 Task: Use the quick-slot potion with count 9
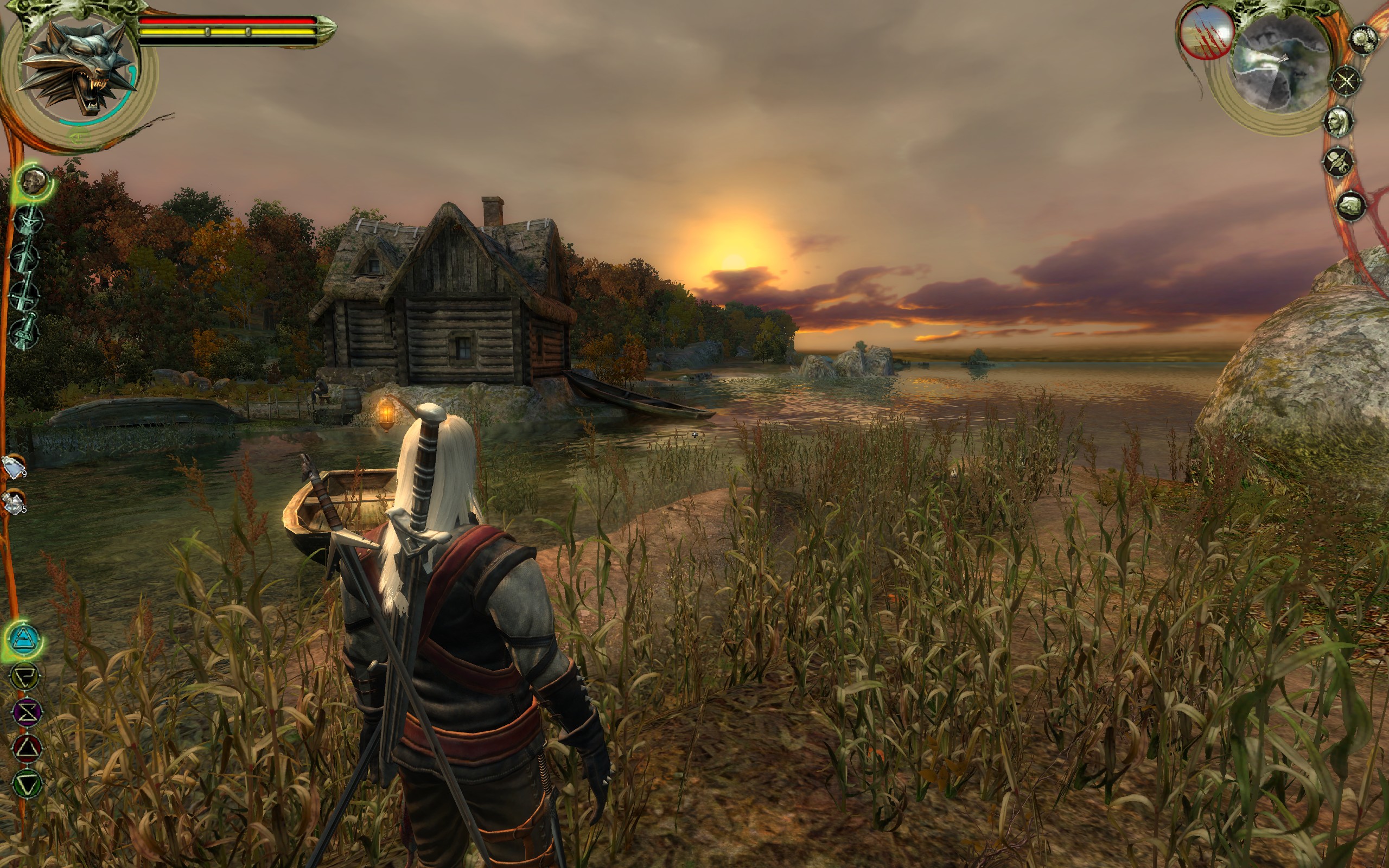tap(14, 466)
